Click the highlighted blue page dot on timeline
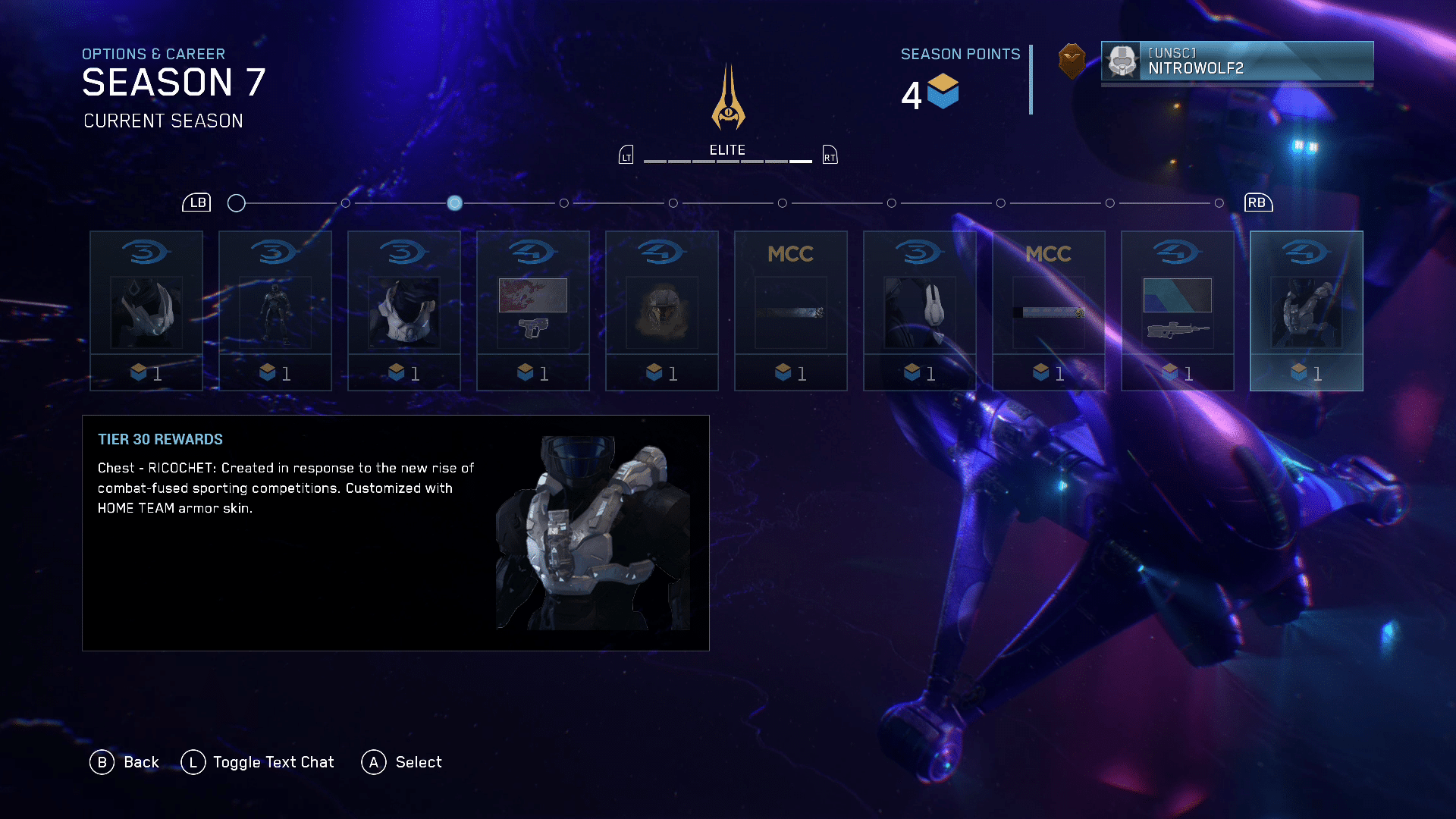 click(455, 203)
